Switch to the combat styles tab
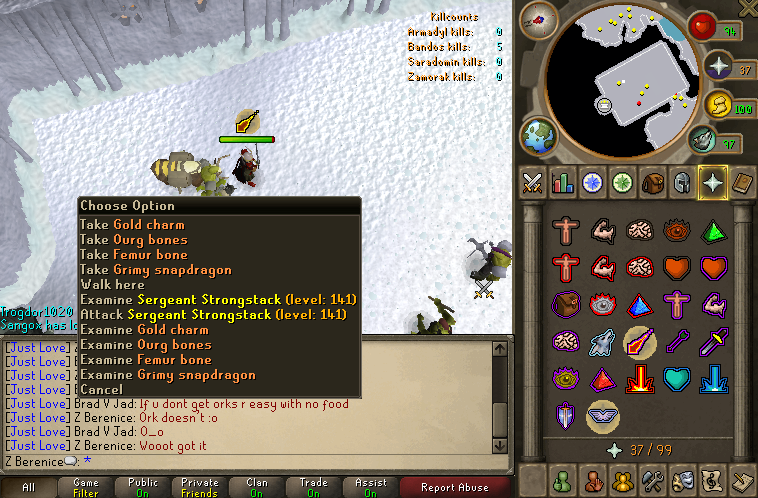The width and height of the screenshot is (758, 498). click(532, 183)
